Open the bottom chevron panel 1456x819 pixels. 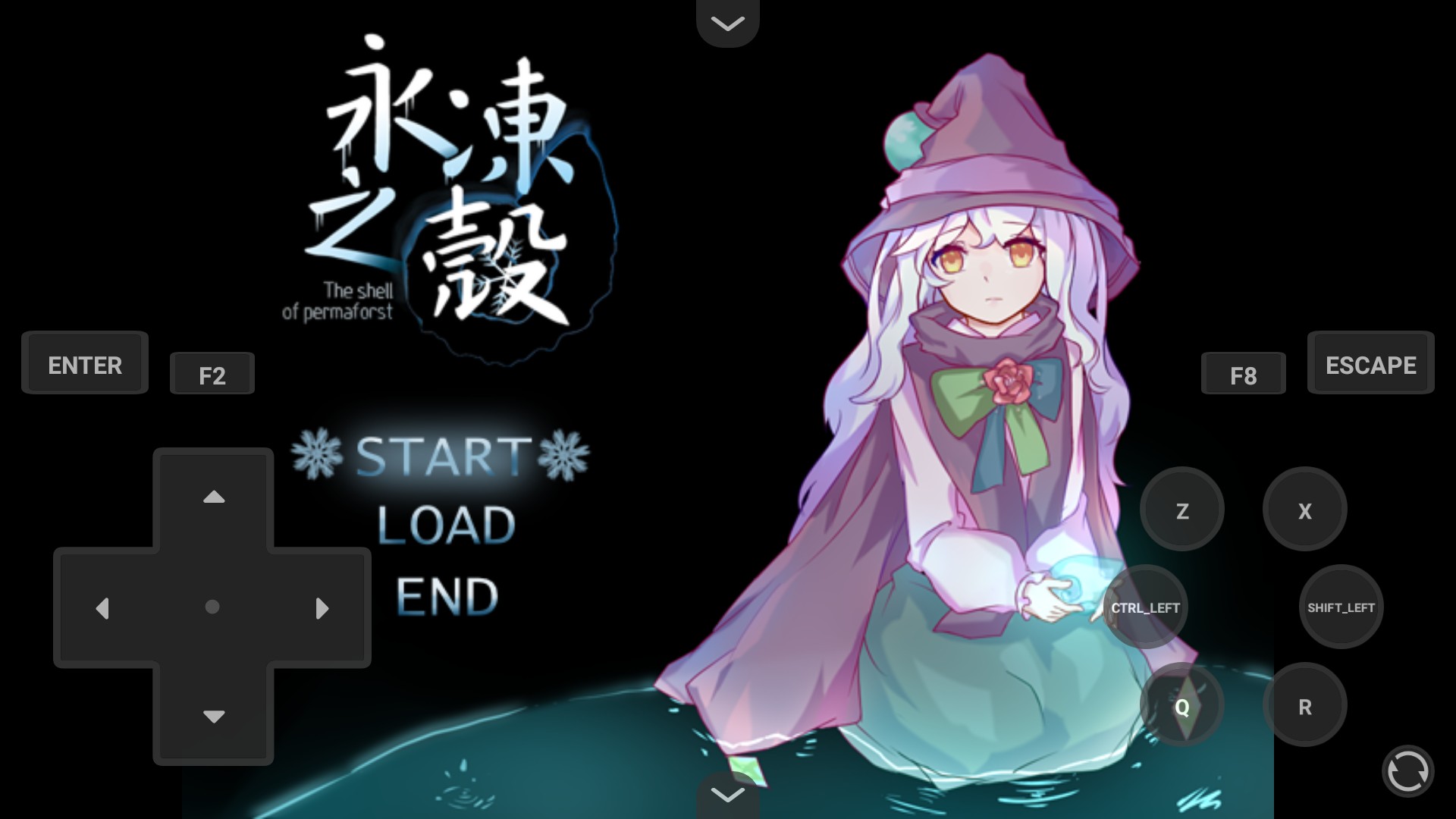[x=727, y=795]
